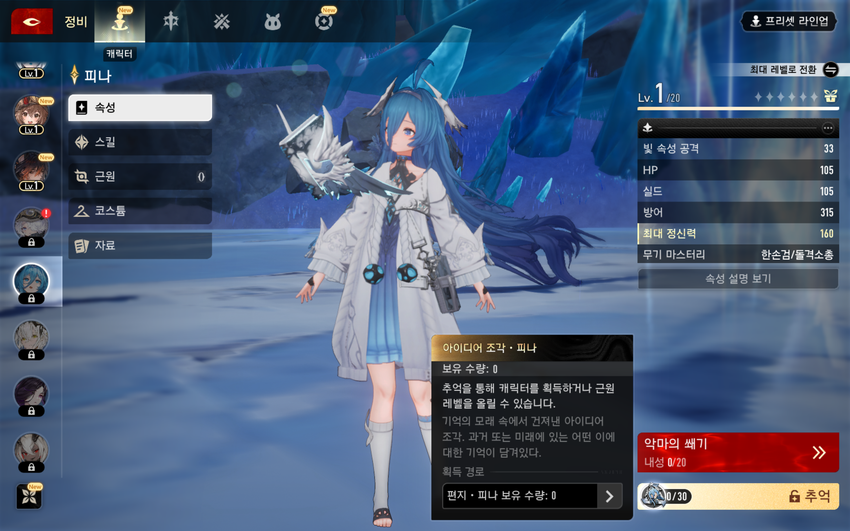
Task: Open the cat-eared pet tab
Action: 272,21
